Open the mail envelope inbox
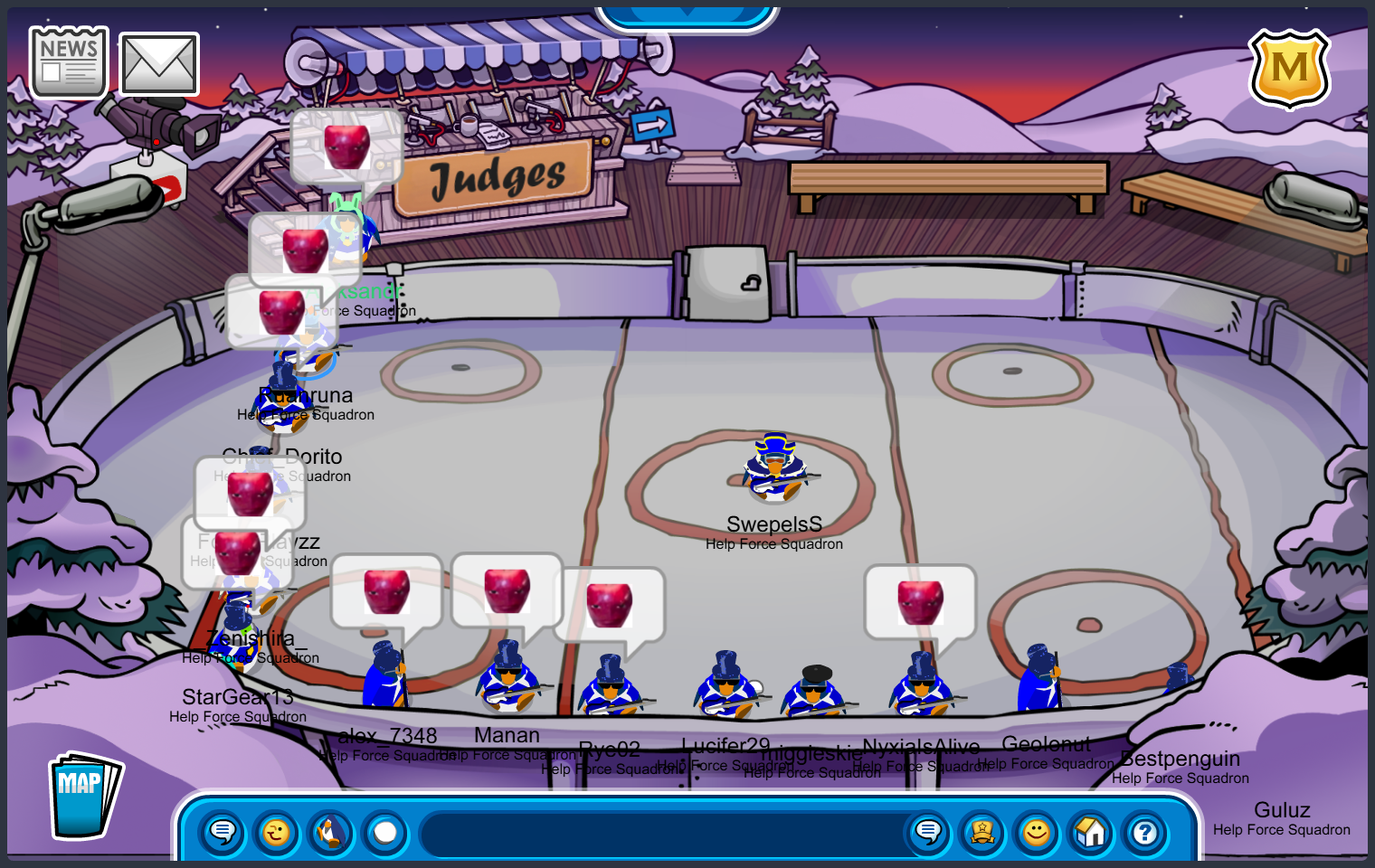The image size is (1375, 868). coord(159,64)
